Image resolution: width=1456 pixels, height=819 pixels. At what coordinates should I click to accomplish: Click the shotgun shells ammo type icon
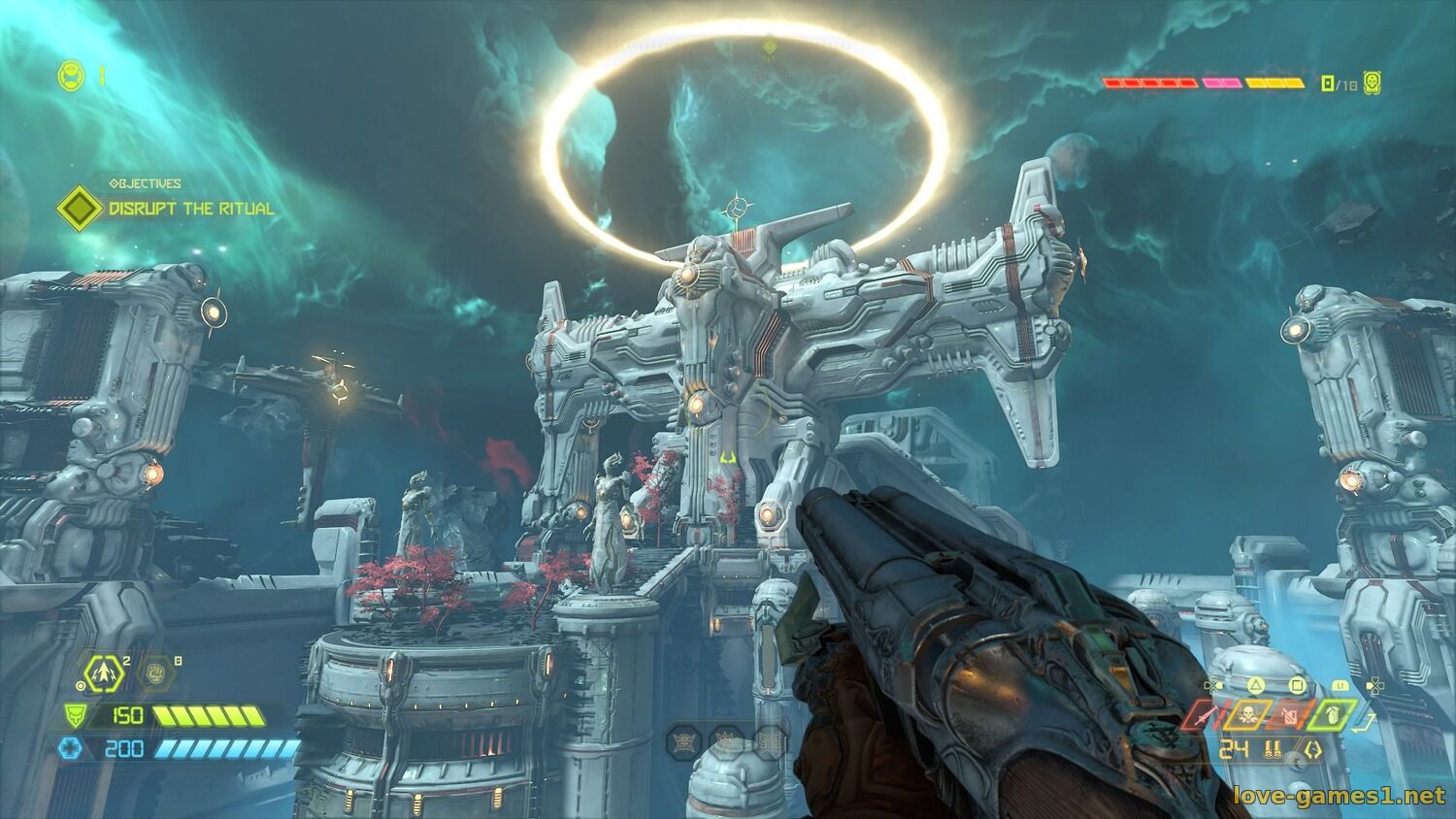1272,749
